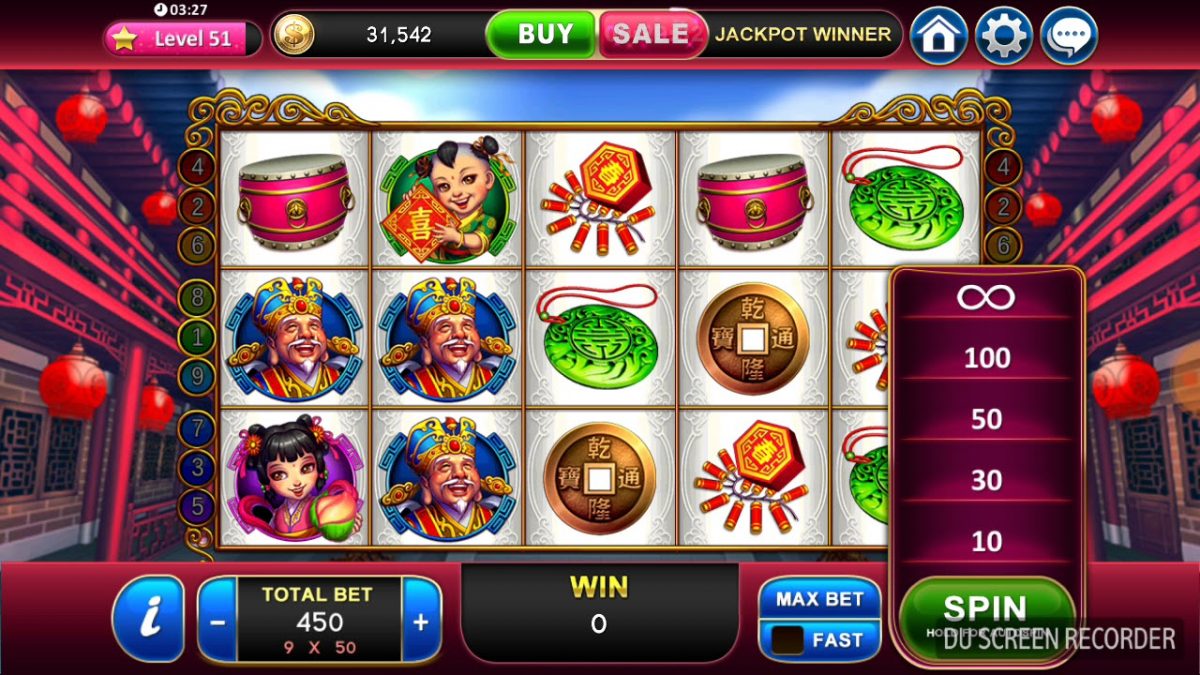Select 100 auto-spins
This screenshot has width=1200, height=675.
986,357
